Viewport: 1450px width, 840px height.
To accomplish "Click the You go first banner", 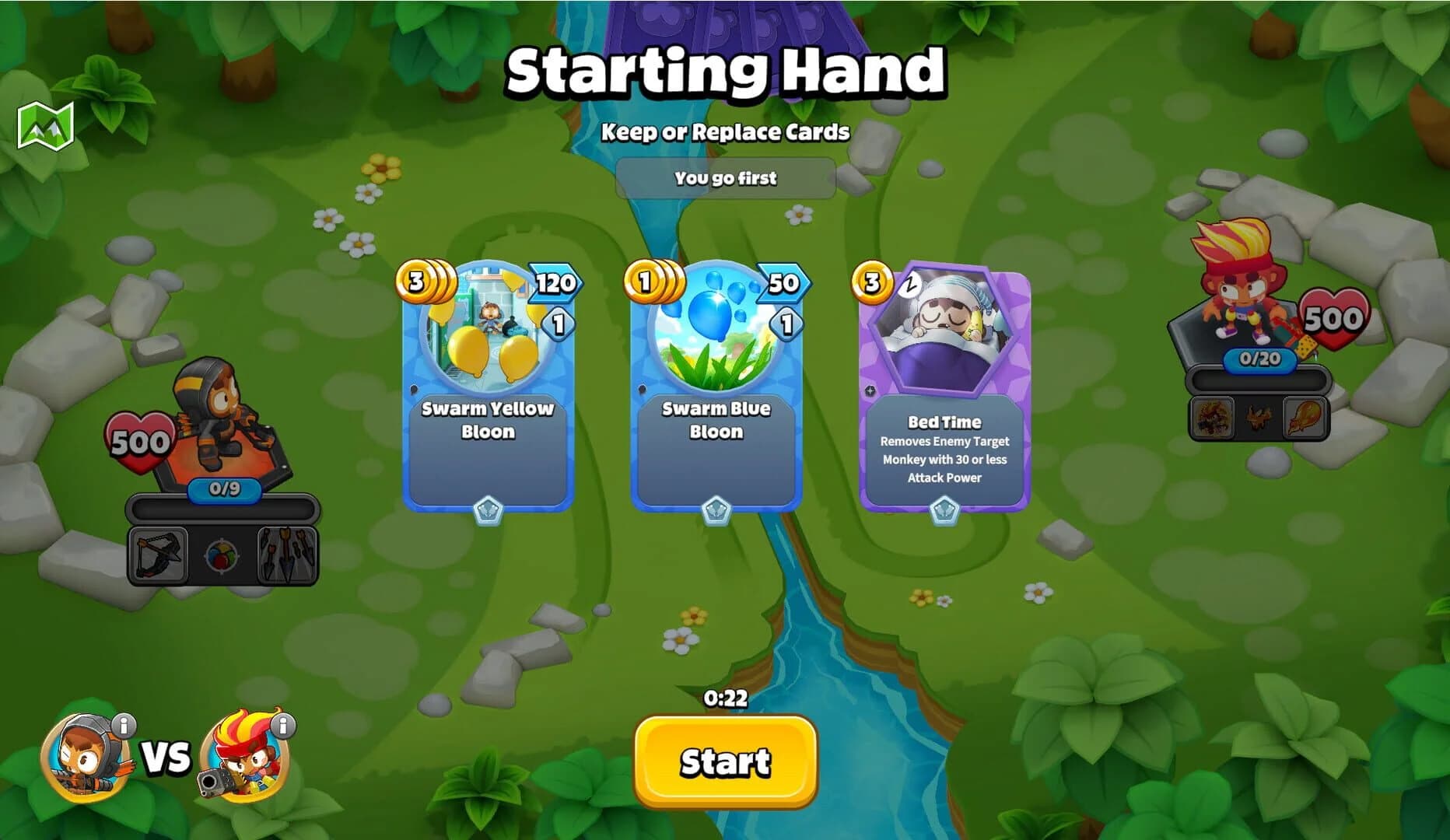I will [x=725, y=178].
